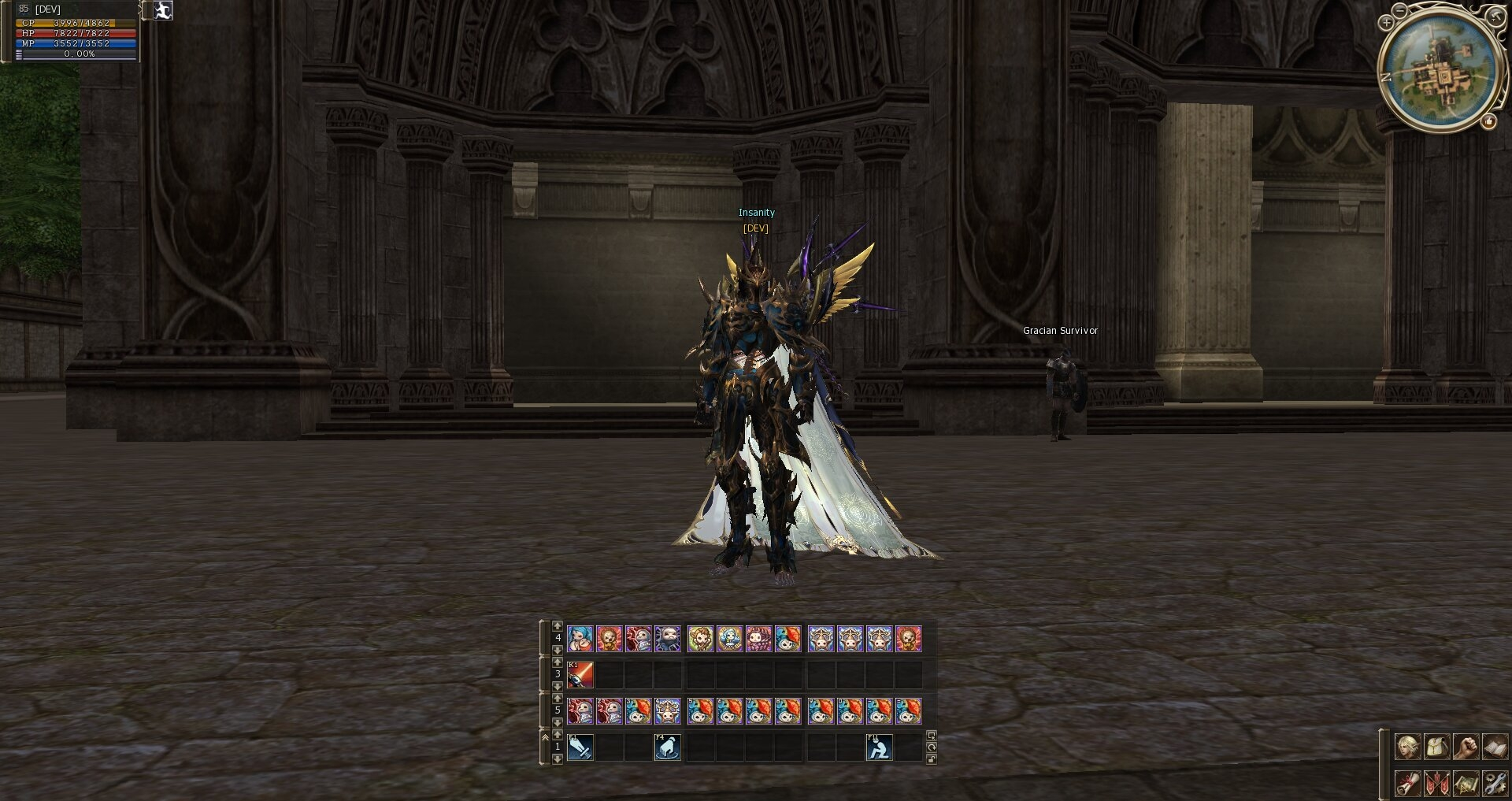Activate the K1 red sword skill
Image resolution: width=1512 pixels, height=801 pixels.
point(580,674)
